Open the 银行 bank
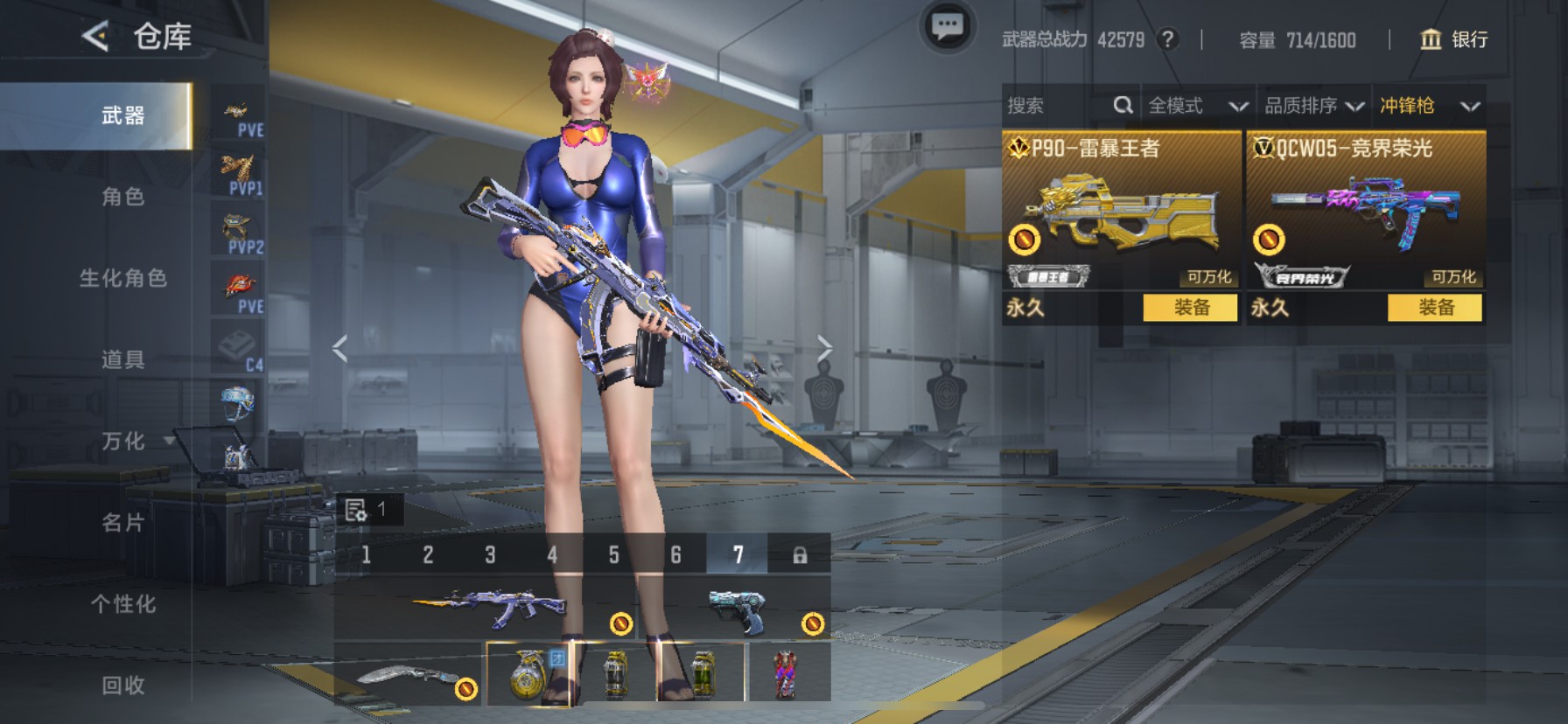 [1454, 39]
